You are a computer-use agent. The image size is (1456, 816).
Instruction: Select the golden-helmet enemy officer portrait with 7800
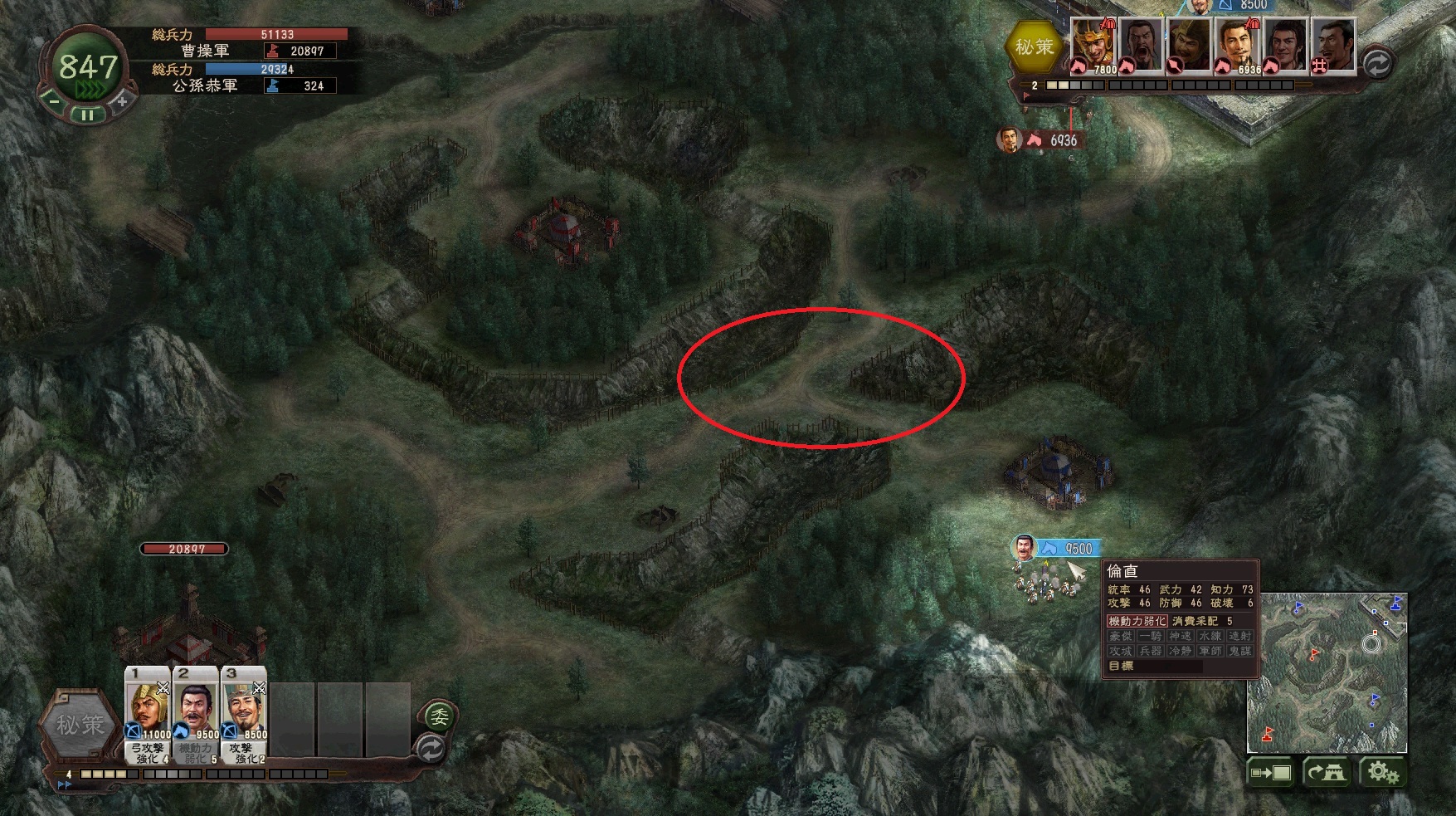click(x=1094, y=46)
